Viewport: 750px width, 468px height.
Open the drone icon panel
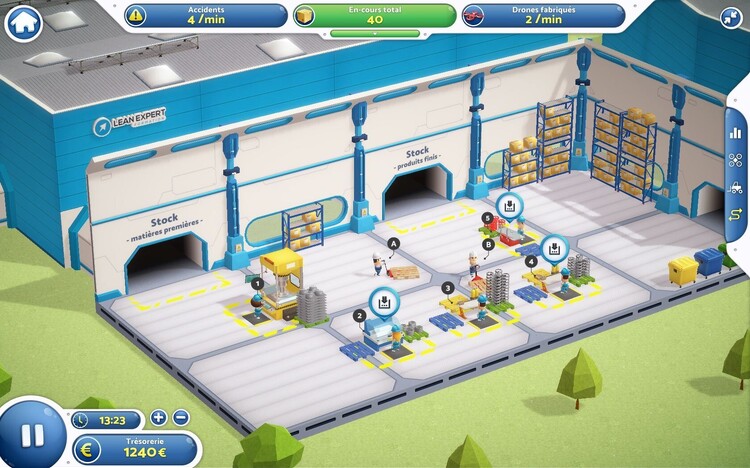pyautogui.click(x=736, y=159)
